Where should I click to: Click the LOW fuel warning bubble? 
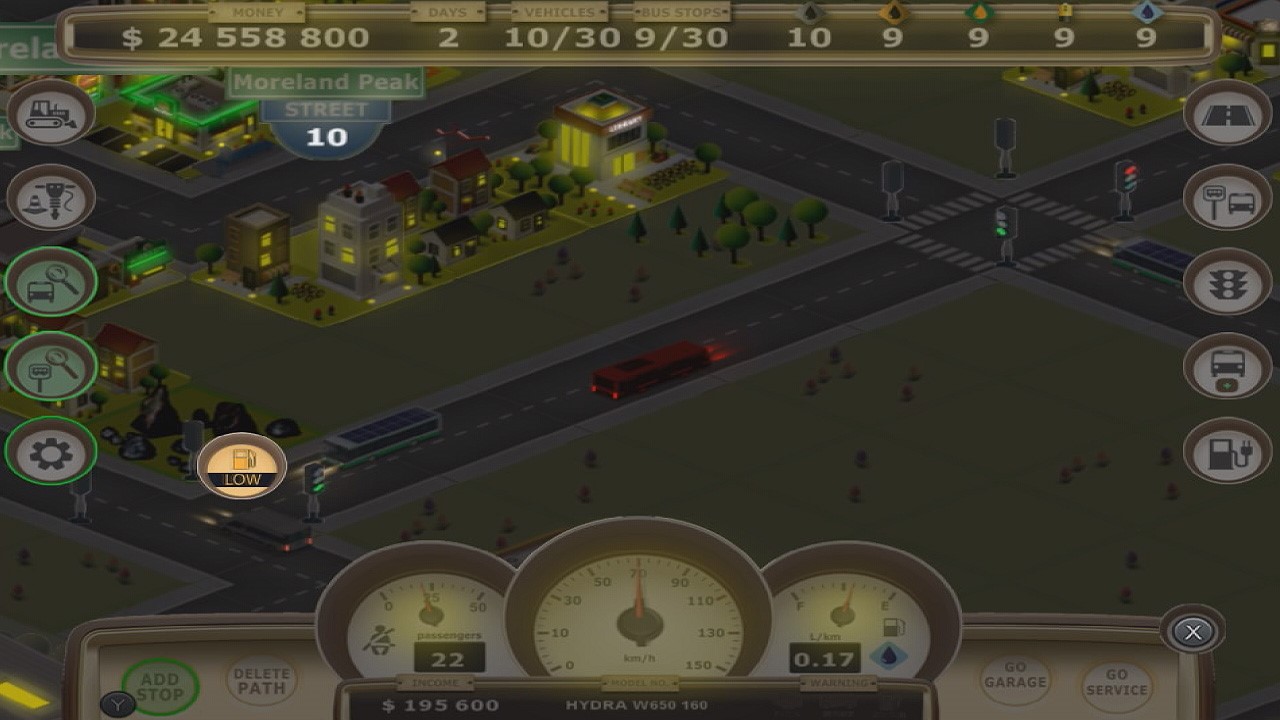[240, 465]
